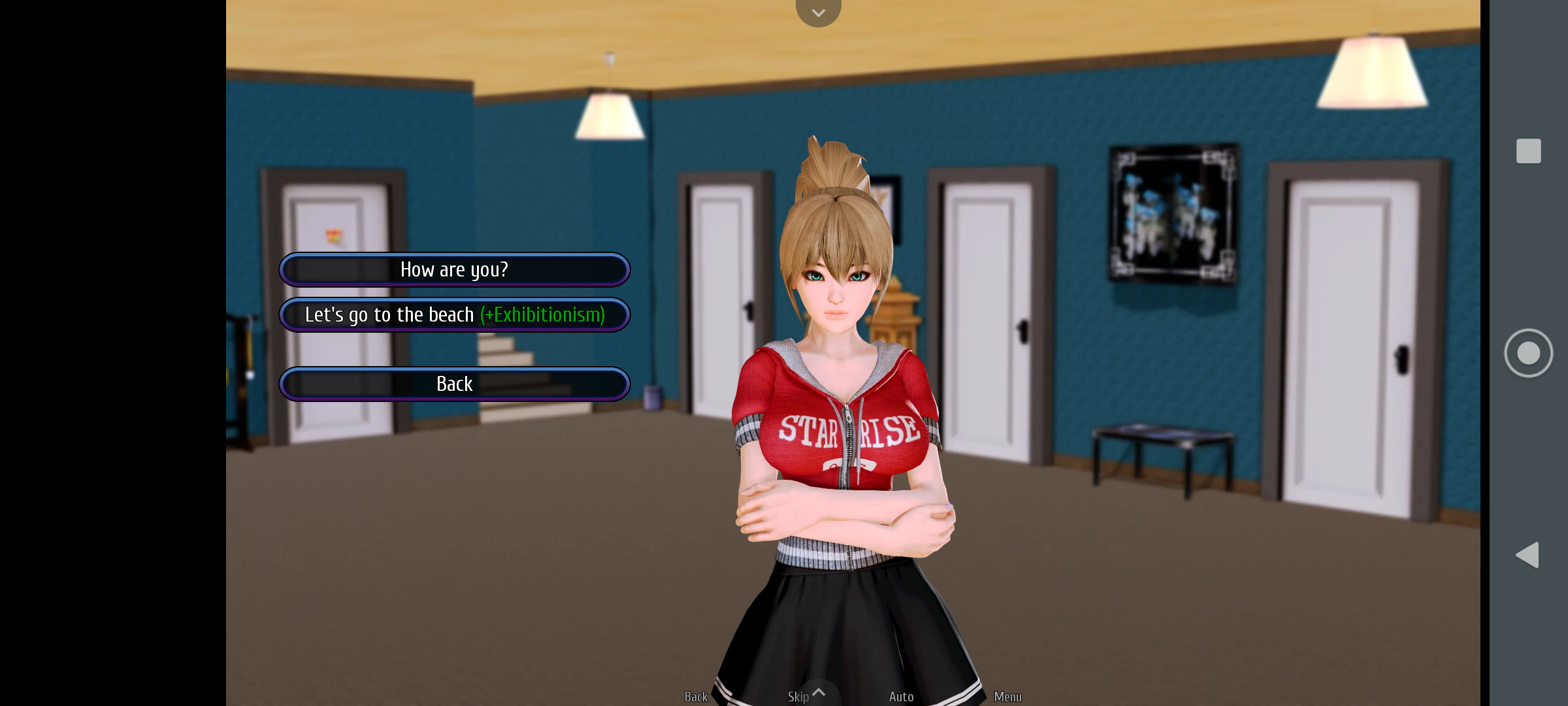Choose "Let's go to the beach" option
Screen dimensions: 1568x706
[454, 314]
